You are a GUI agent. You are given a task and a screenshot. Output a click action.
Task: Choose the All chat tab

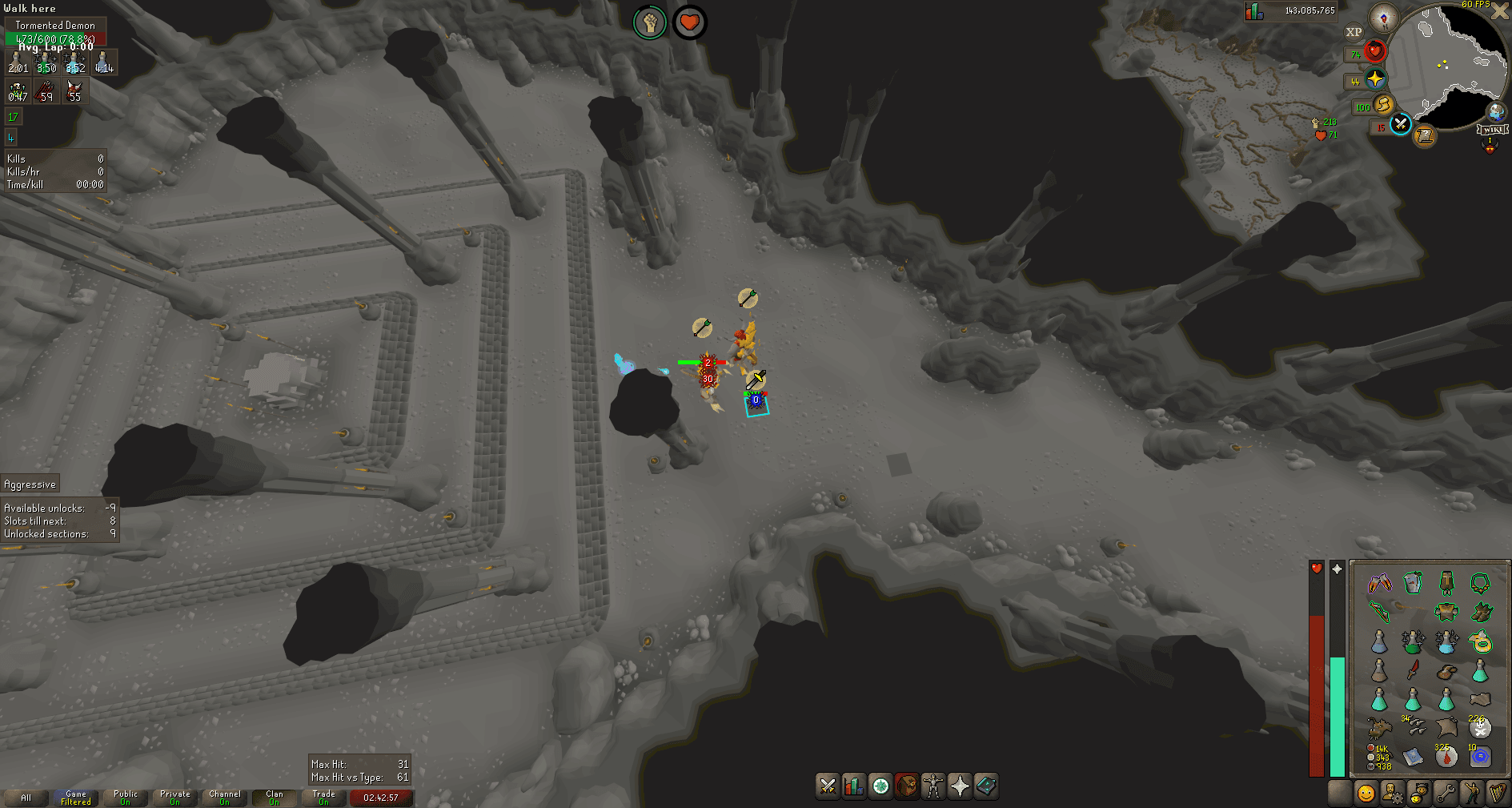26,798
